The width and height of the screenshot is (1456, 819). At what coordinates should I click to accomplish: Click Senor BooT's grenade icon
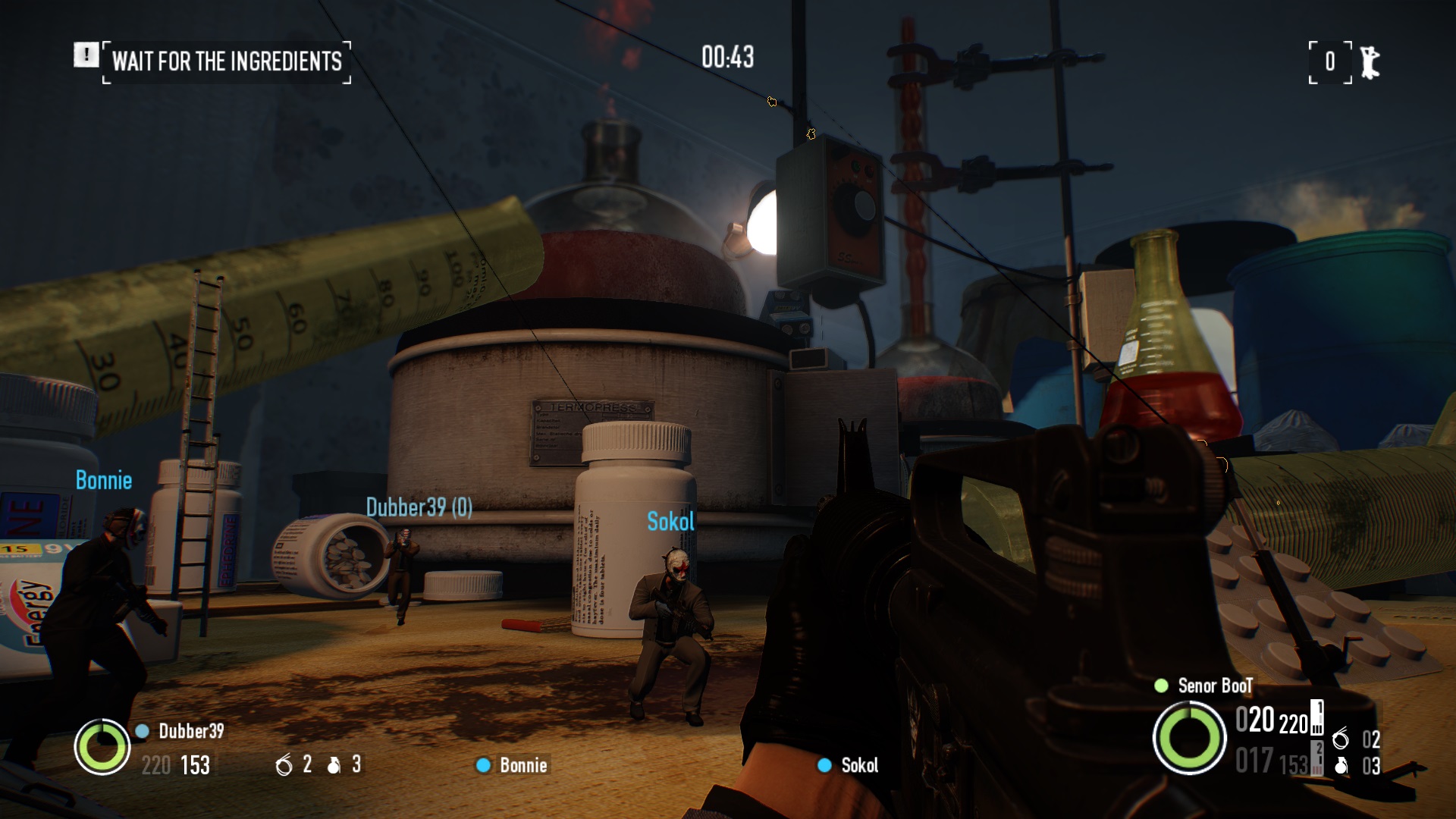(1341, 766)
